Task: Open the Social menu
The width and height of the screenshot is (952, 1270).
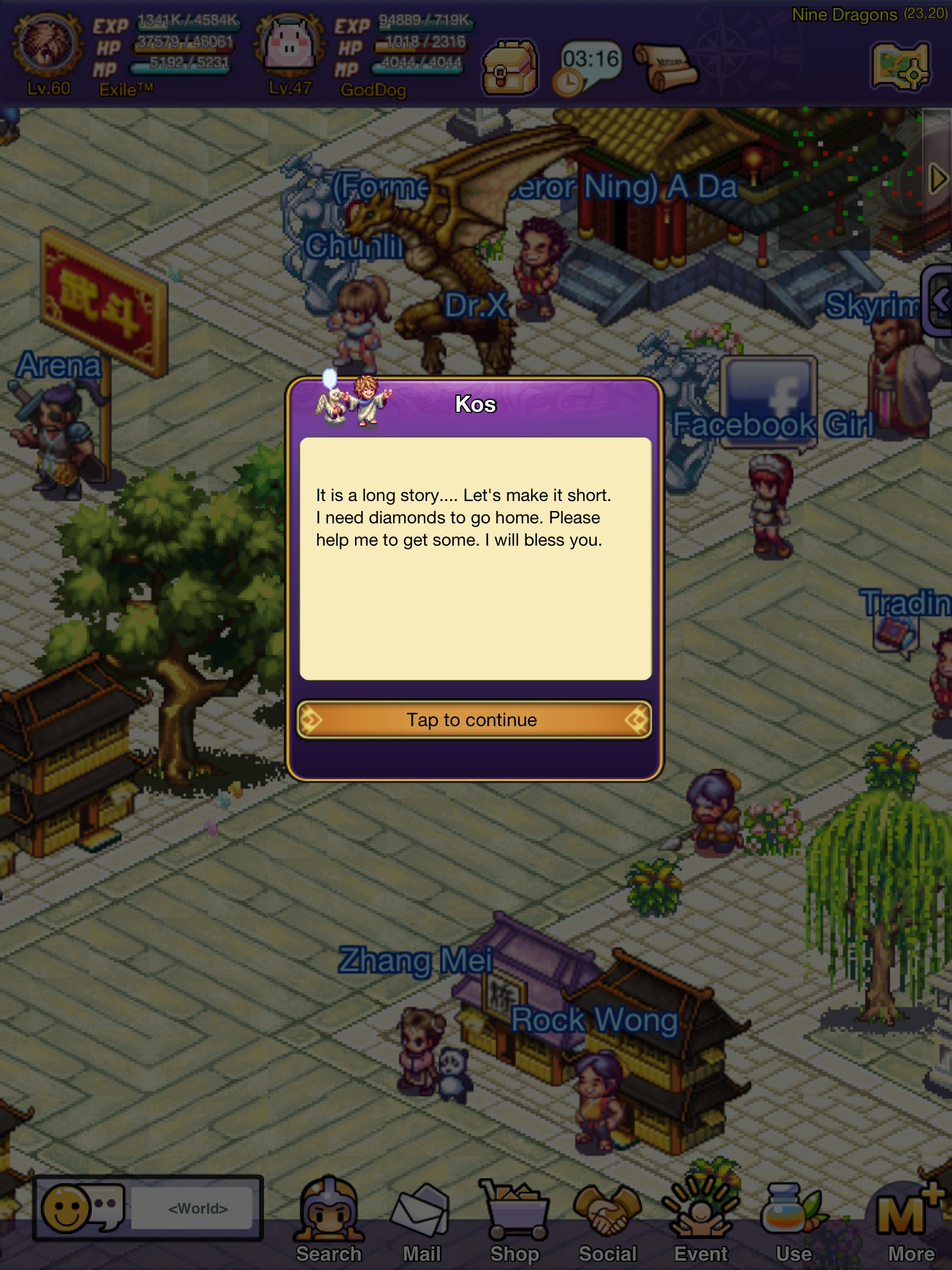Action: tap(608, 1219)
